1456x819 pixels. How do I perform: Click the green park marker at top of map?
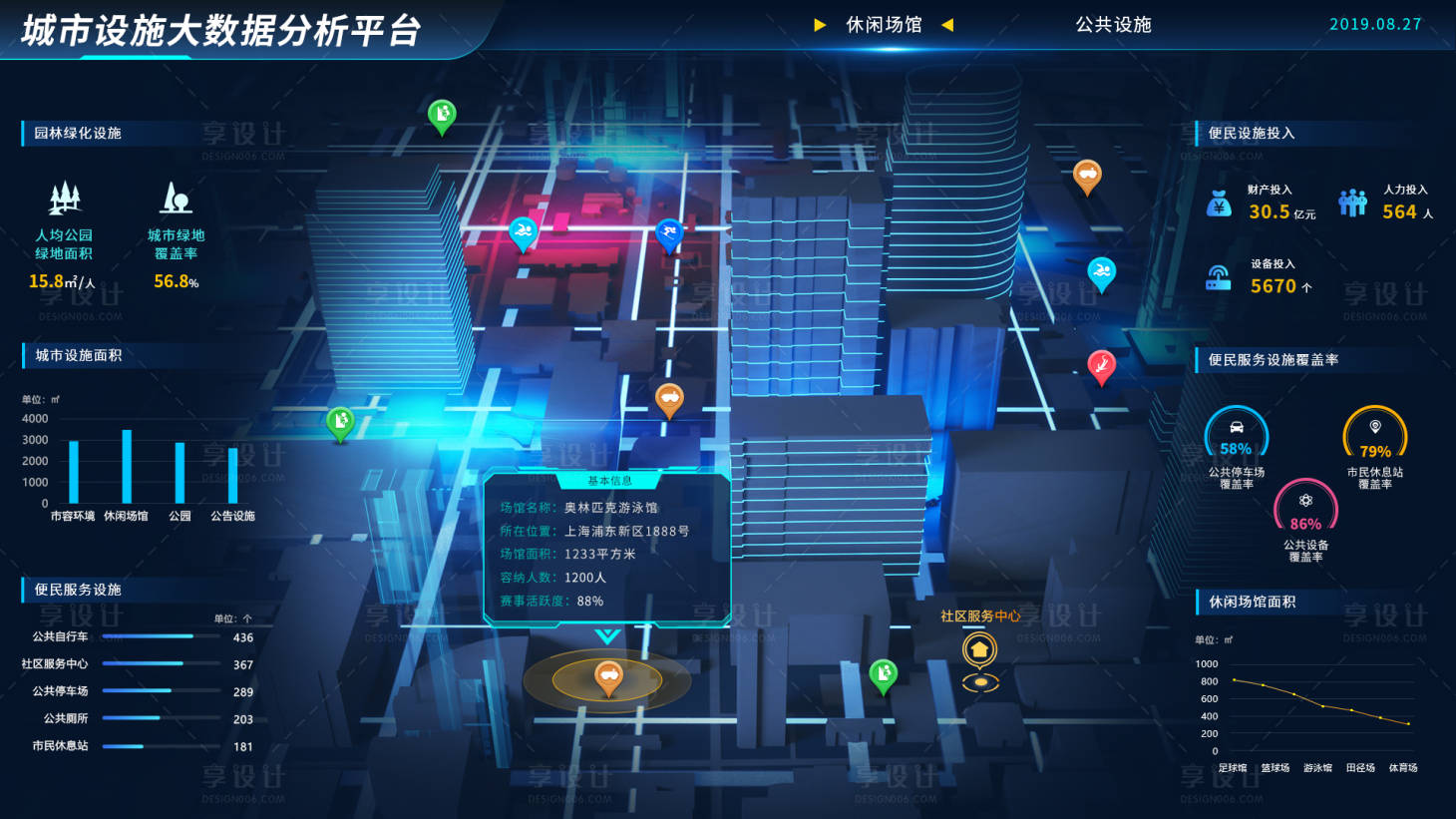[440, 115]
